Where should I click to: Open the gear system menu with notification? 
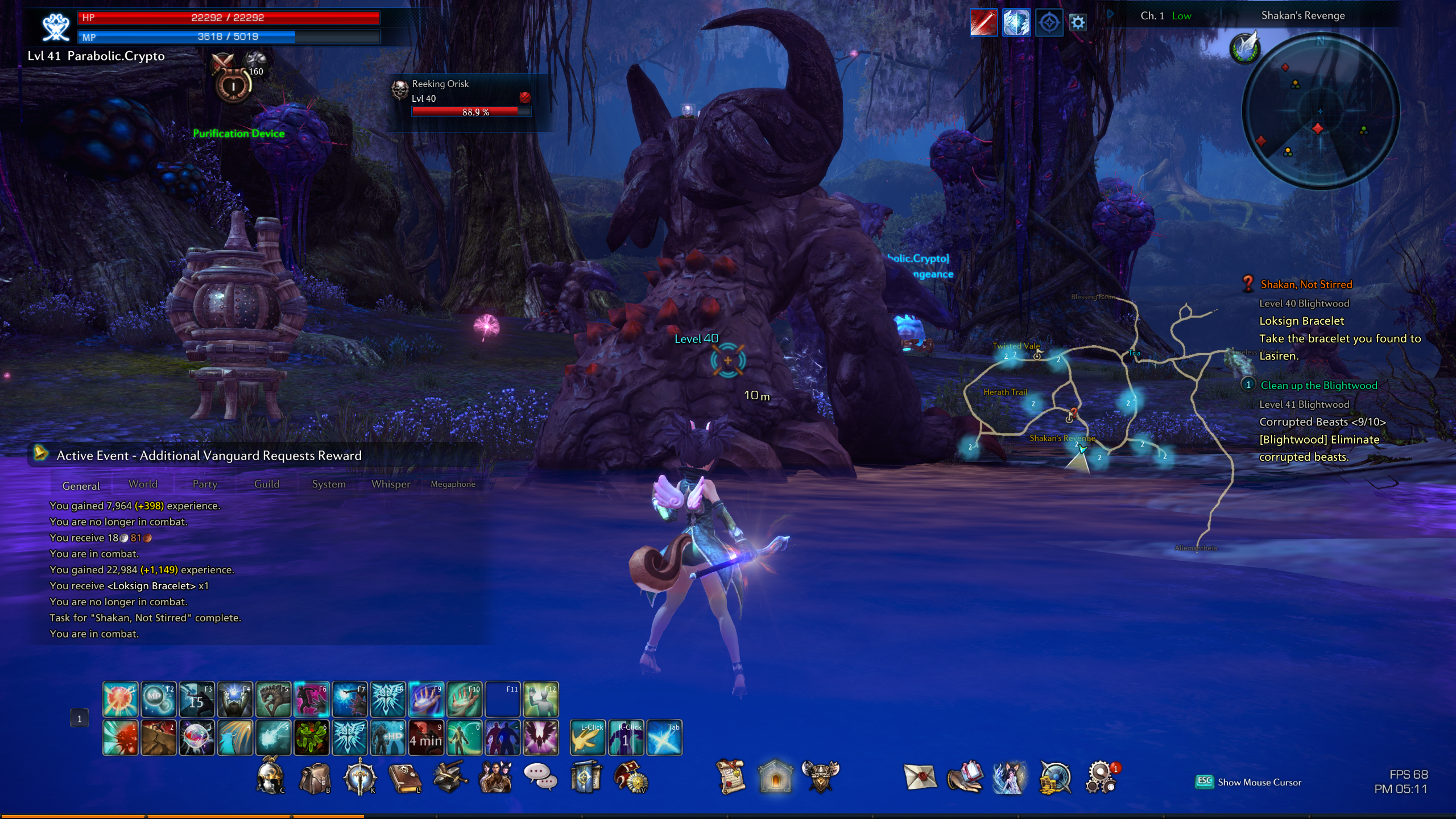coord(1101,777)
